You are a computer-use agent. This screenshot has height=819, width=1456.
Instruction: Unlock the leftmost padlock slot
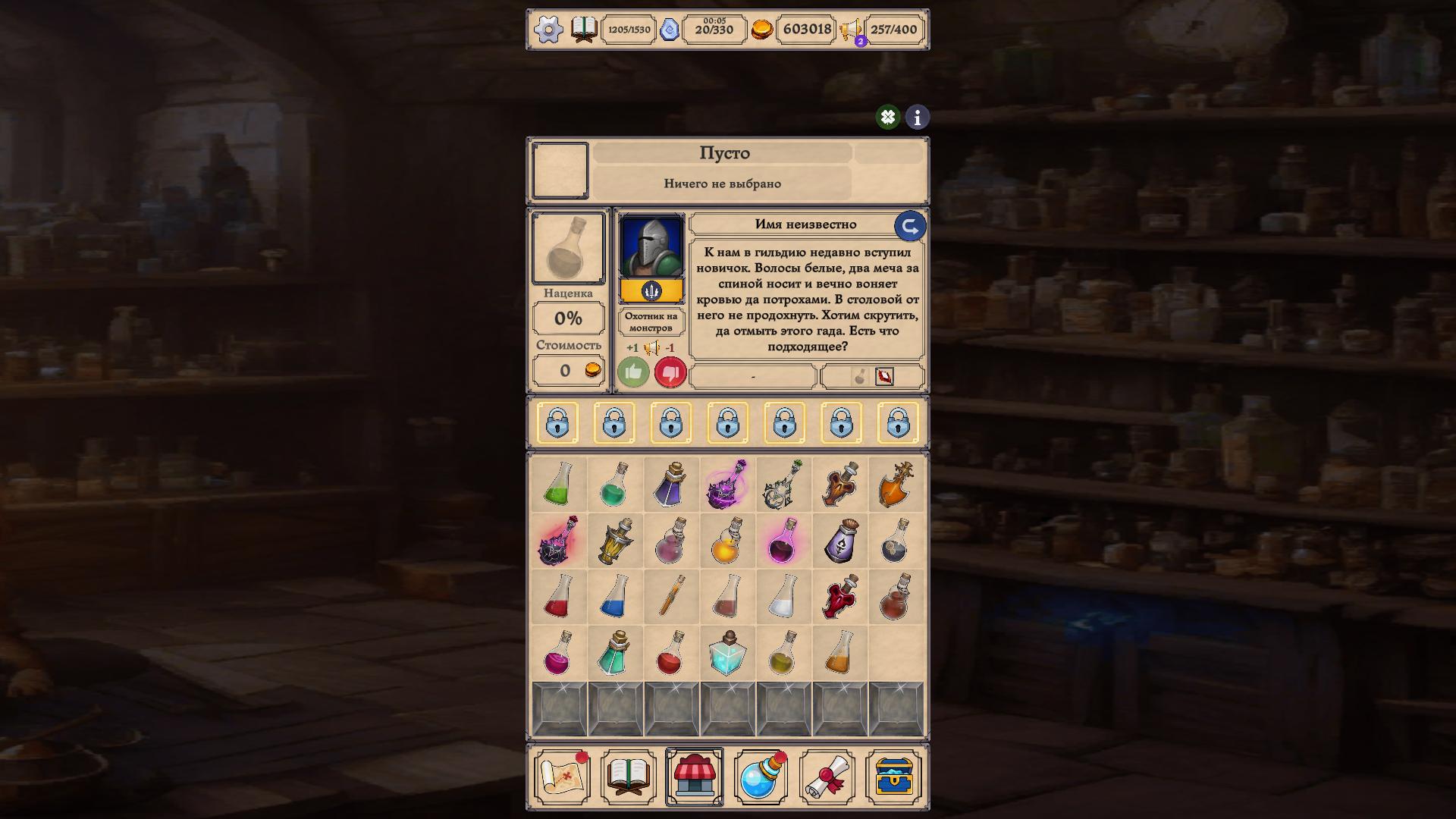pos(559,423)
